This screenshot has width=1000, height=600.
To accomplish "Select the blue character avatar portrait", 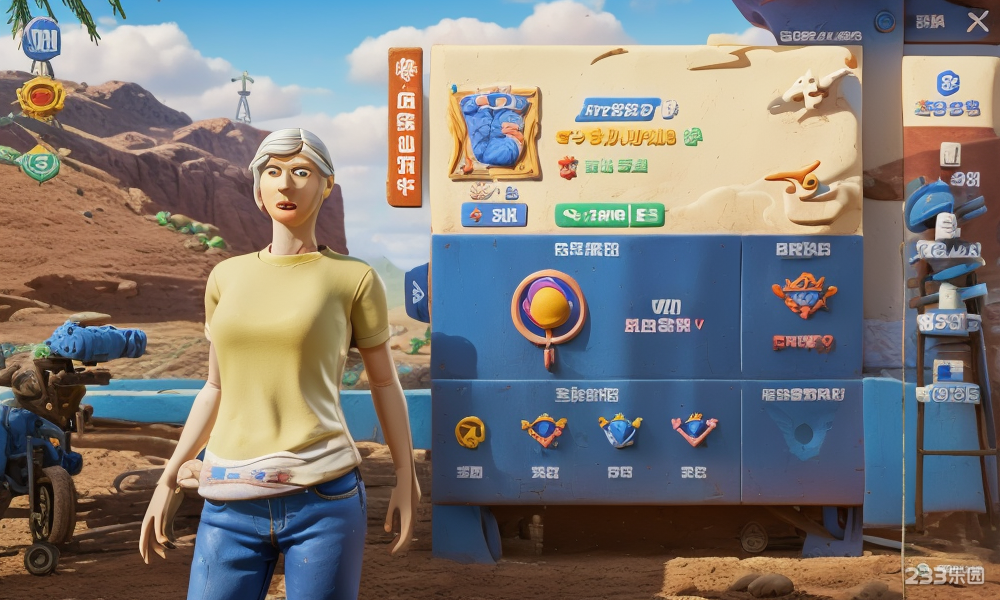I will (495, 131).
